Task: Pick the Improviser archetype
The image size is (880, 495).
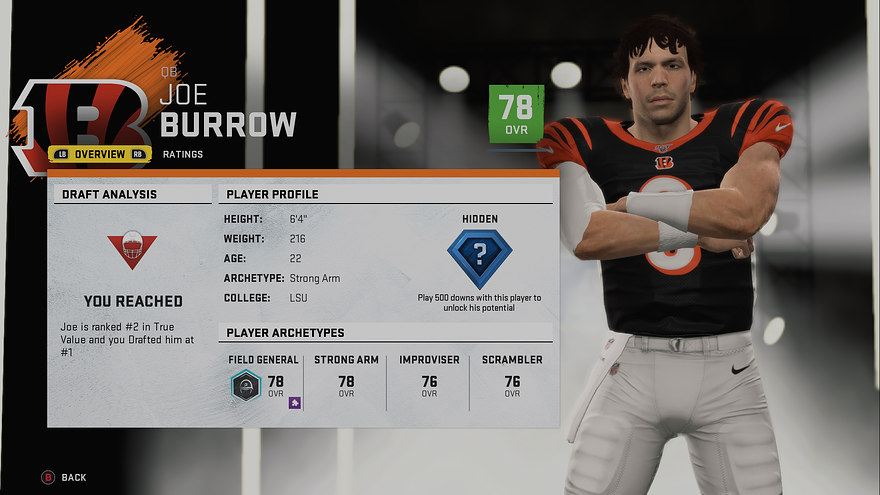Action: click(x=429, y=380)
